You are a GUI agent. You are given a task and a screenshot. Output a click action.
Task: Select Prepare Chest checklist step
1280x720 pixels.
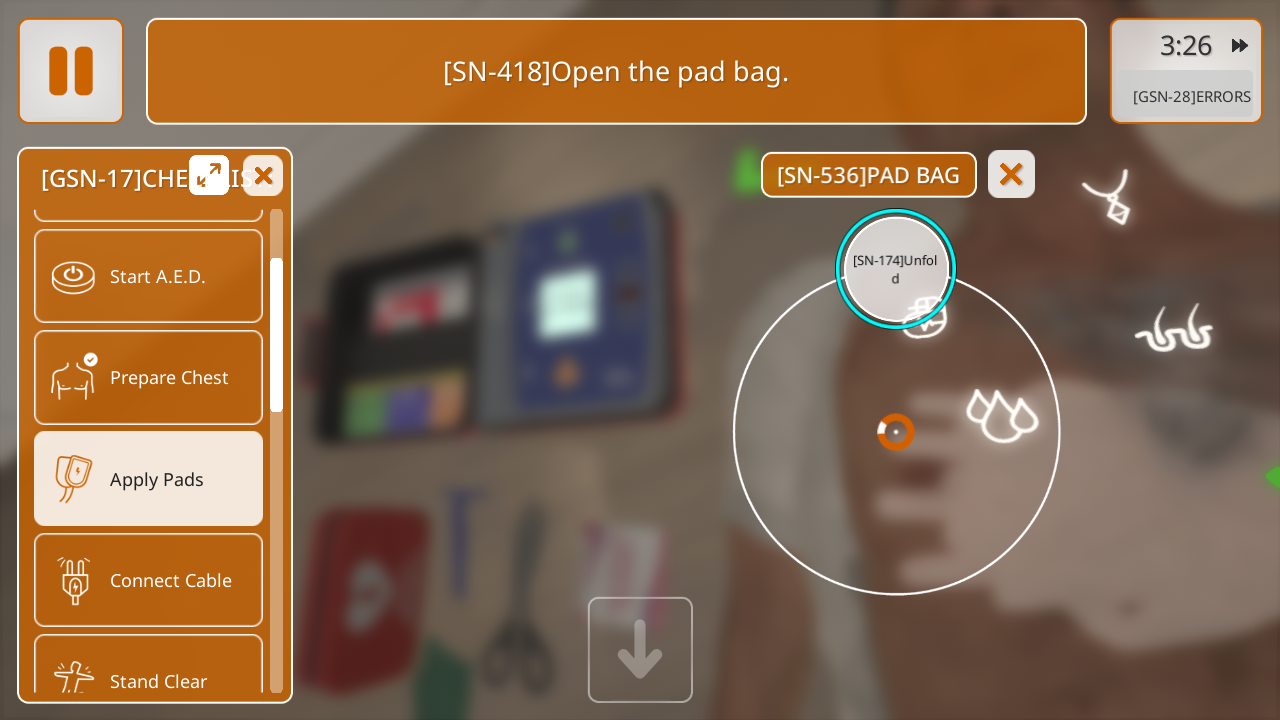(x=148, y=377)
